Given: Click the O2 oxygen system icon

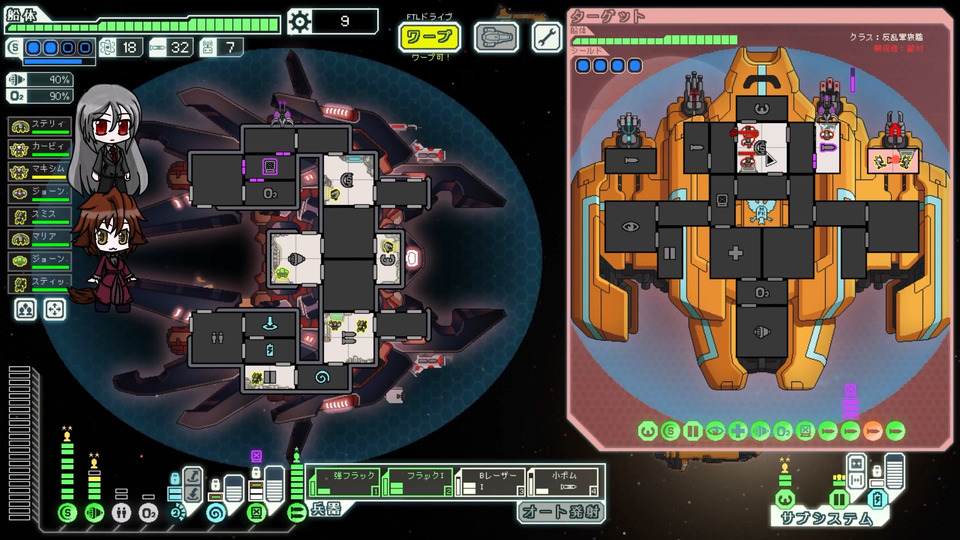Looking at the screenshot, I should pyautogui.click(x=148, y=513).
